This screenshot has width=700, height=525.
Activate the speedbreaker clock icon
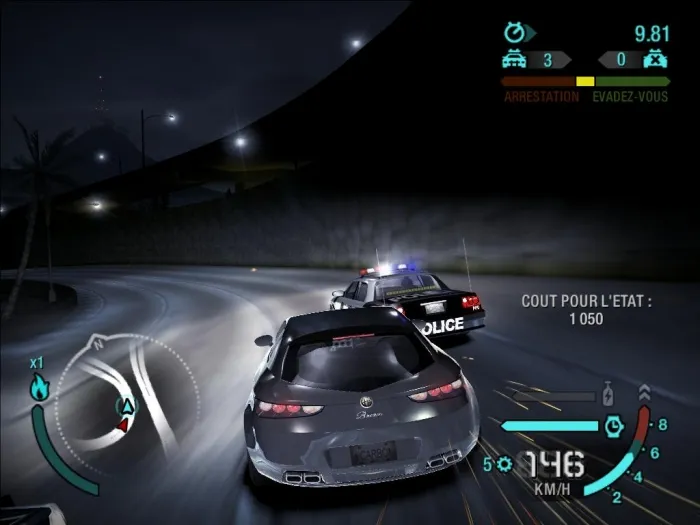pos(613,427)
